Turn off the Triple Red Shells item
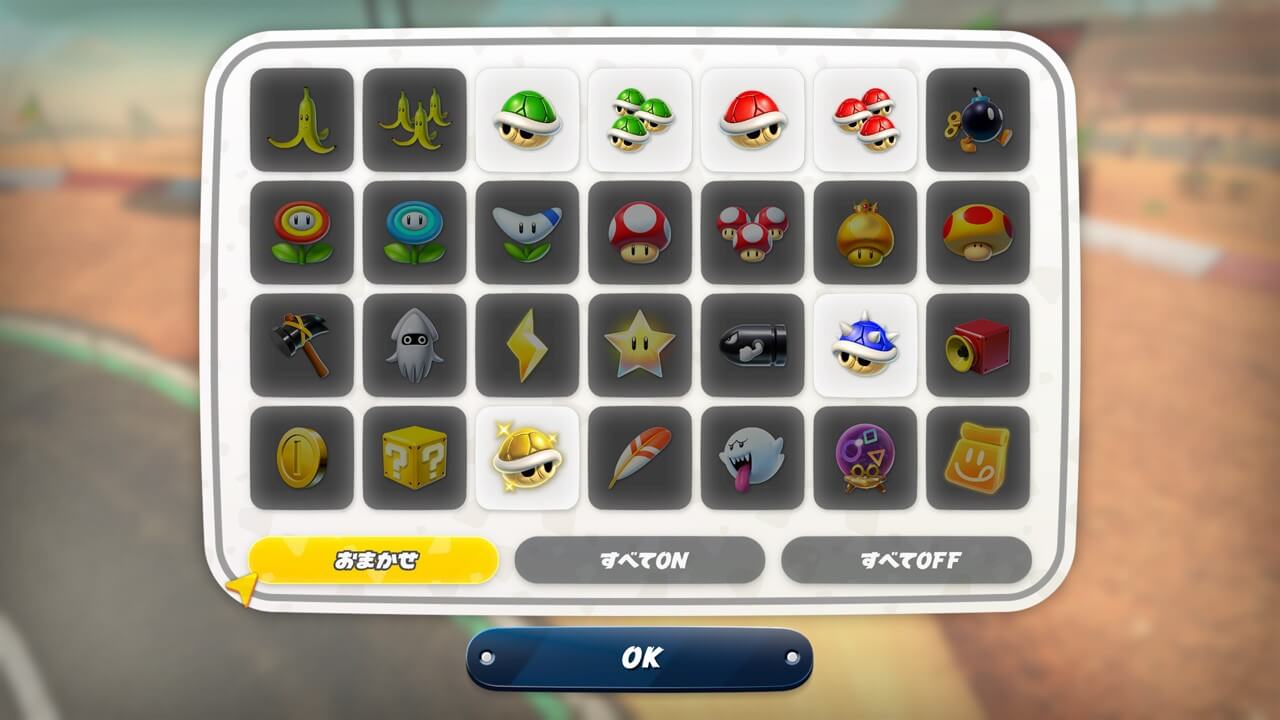Screen dimensions: 1280x720 (866, 120)
